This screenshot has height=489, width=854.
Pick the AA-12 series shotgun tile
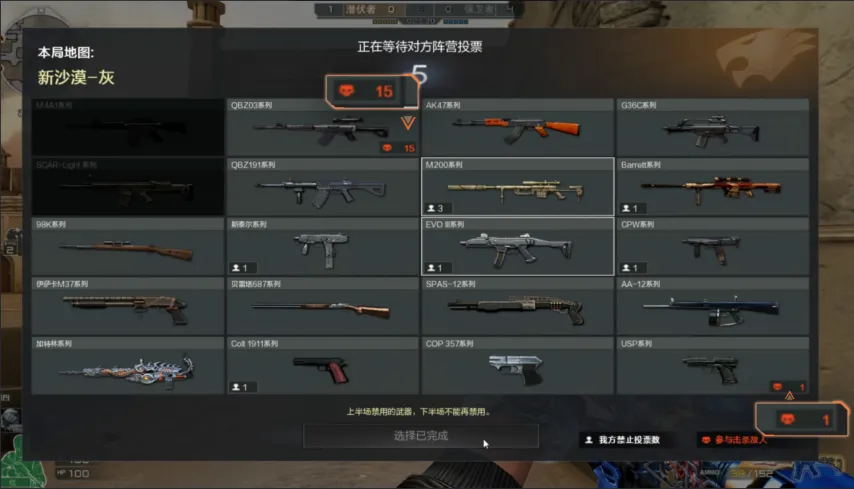click(712, 306)
